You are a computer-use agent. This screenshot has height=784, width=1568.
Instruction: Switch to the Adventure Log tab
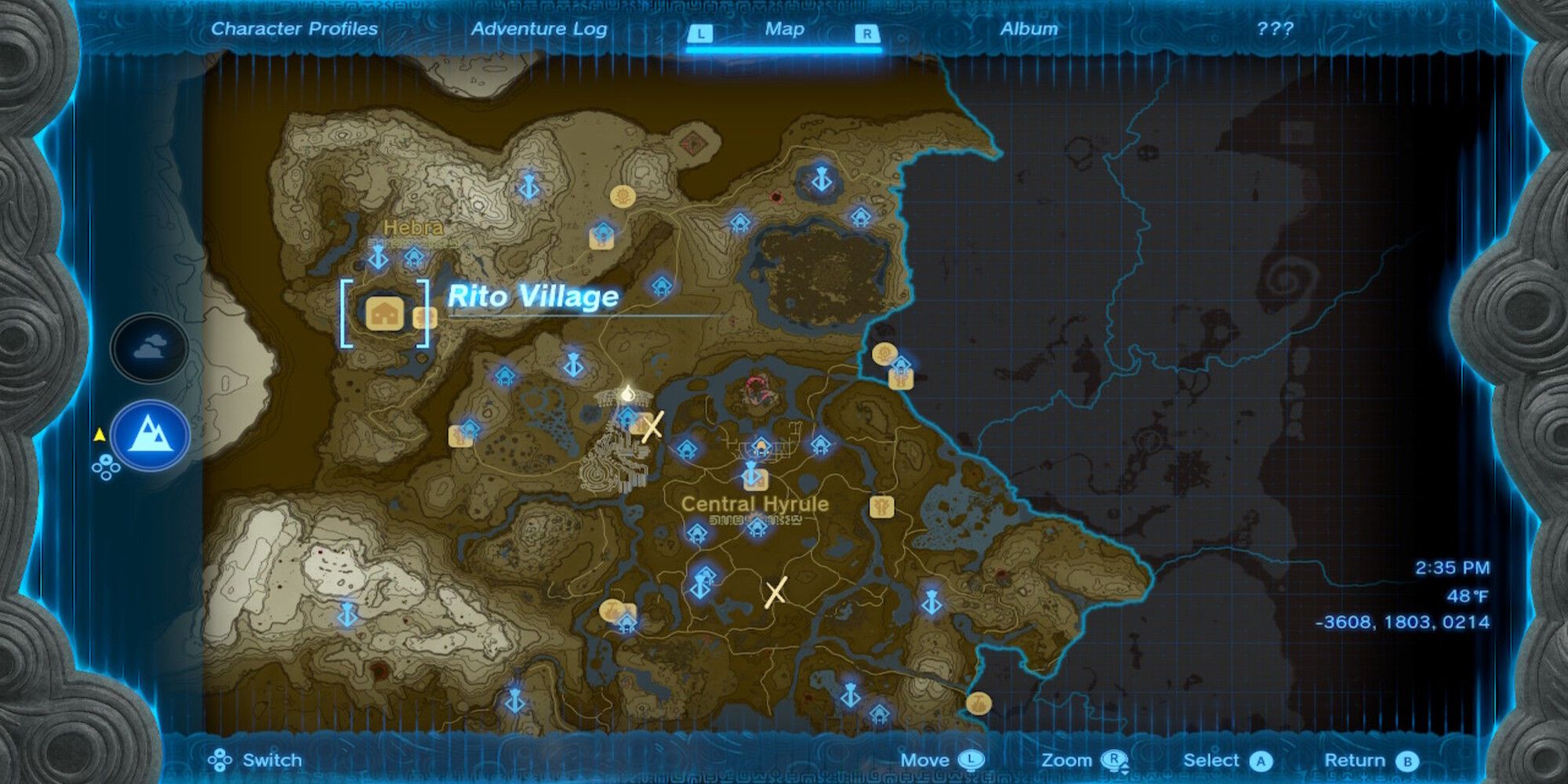539,29
